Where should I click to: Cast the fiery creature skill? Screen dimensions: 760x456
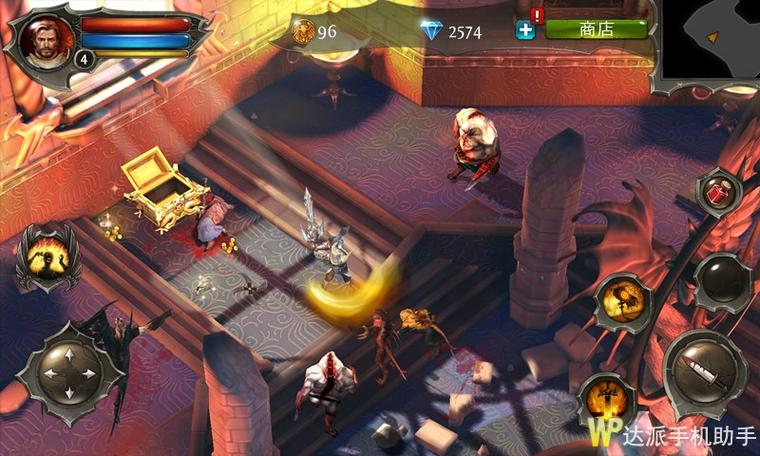click(625, 300)
